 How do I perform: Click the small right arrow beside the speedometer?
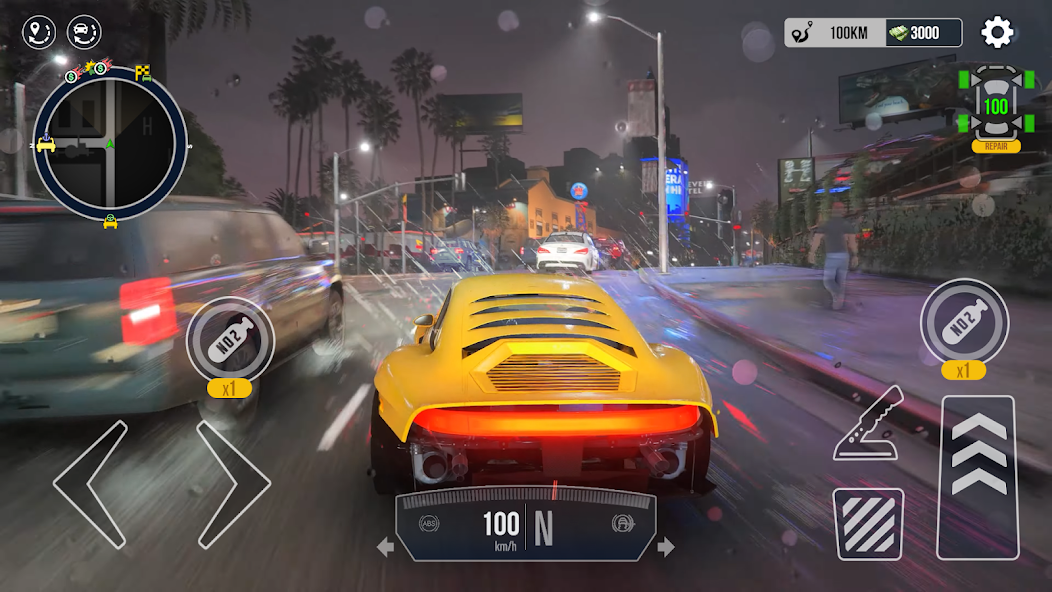(x=666, y=547)
